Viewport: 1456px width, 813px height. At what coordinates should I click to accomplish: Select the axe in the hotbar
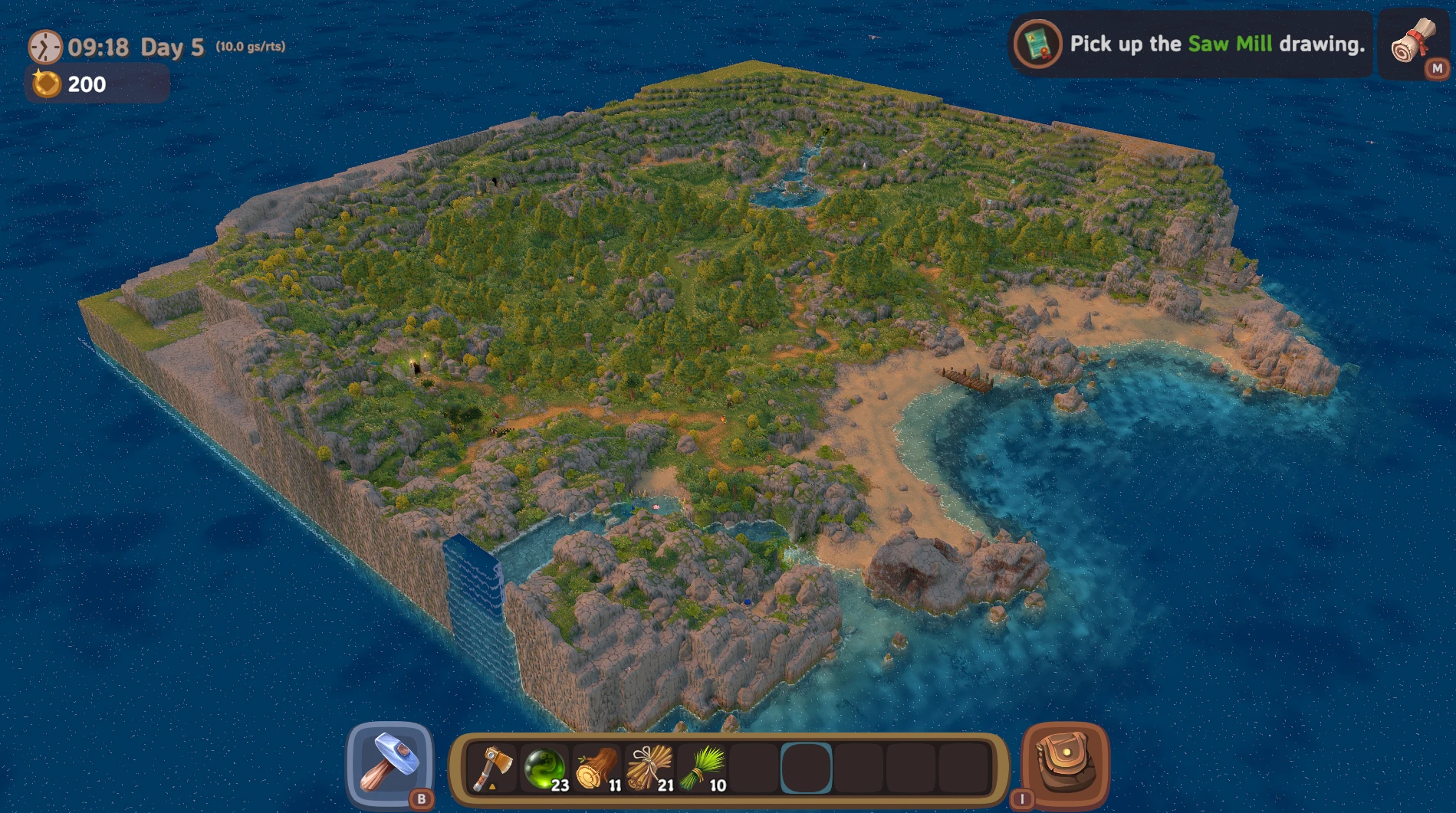click(491, 768)
